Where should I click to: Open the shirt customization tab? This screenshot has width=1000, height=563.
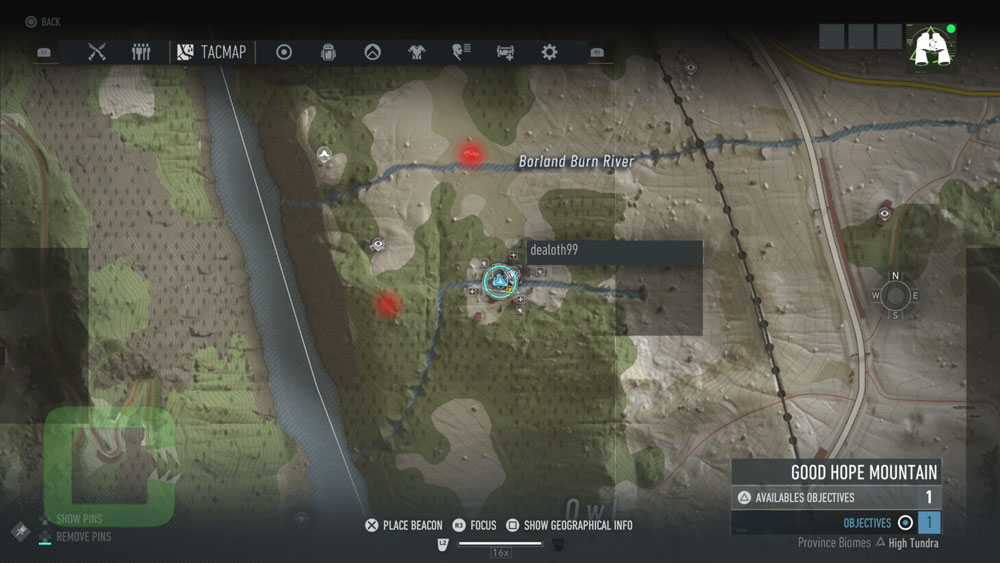coord(416,52)
